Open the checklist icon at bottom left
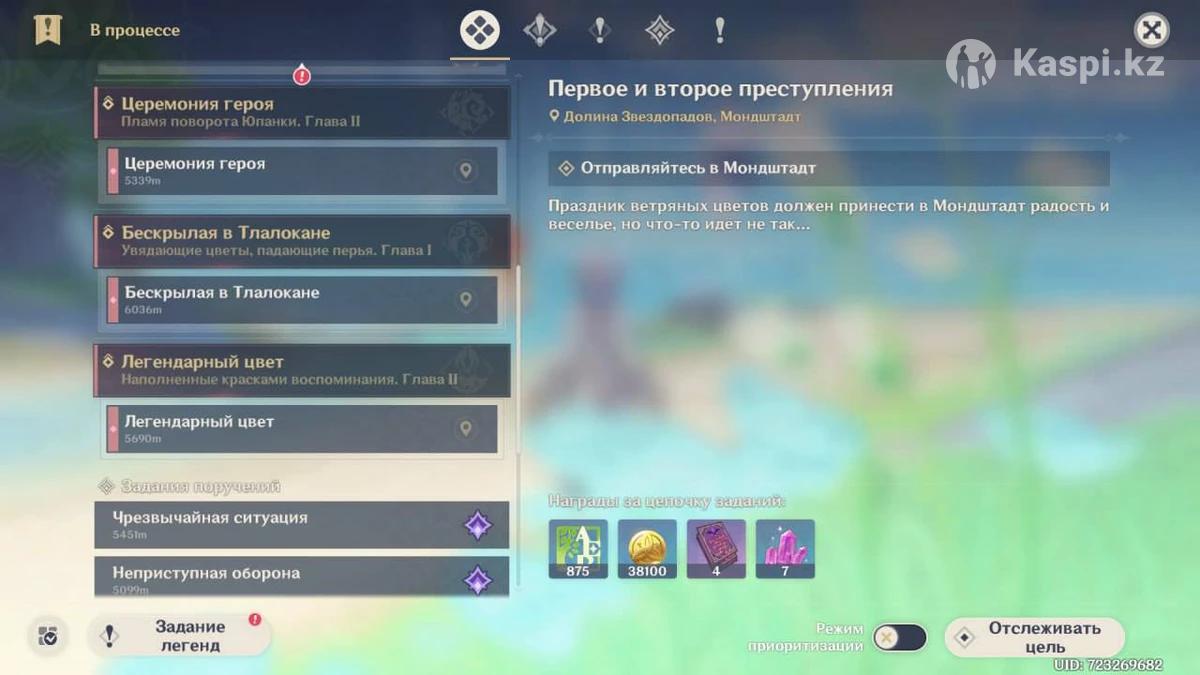The width and height of the screenshot is (1200, 675). click(47, 636)
